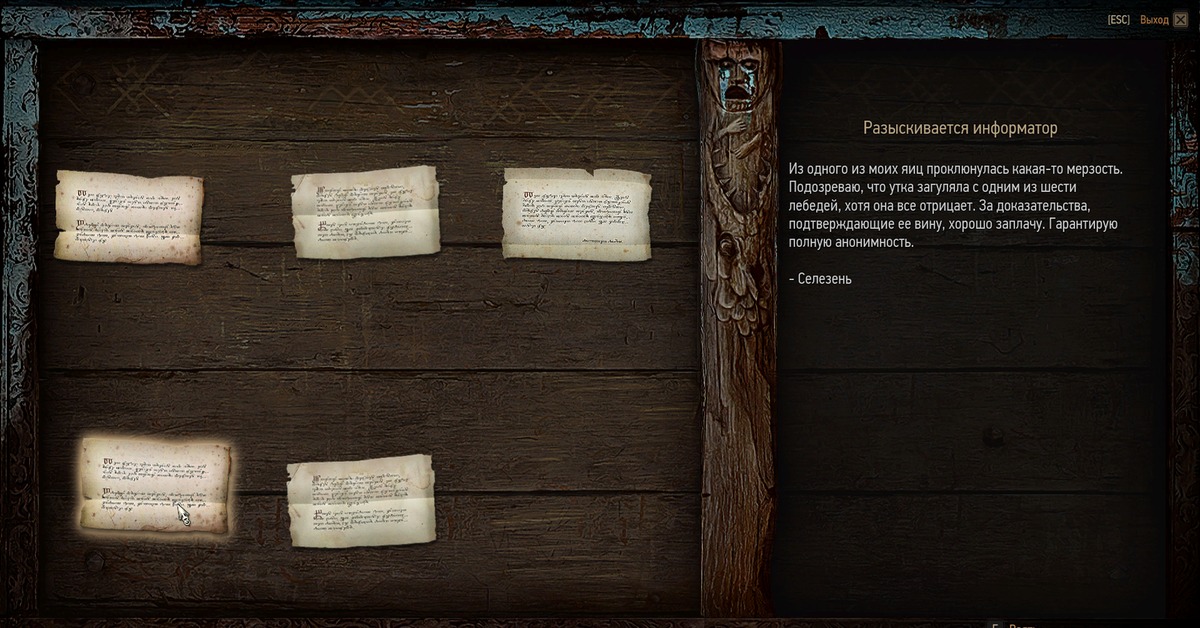Close the notice board with Выход
Viewport: 1200px width, 628px height.
(1154, 20)
